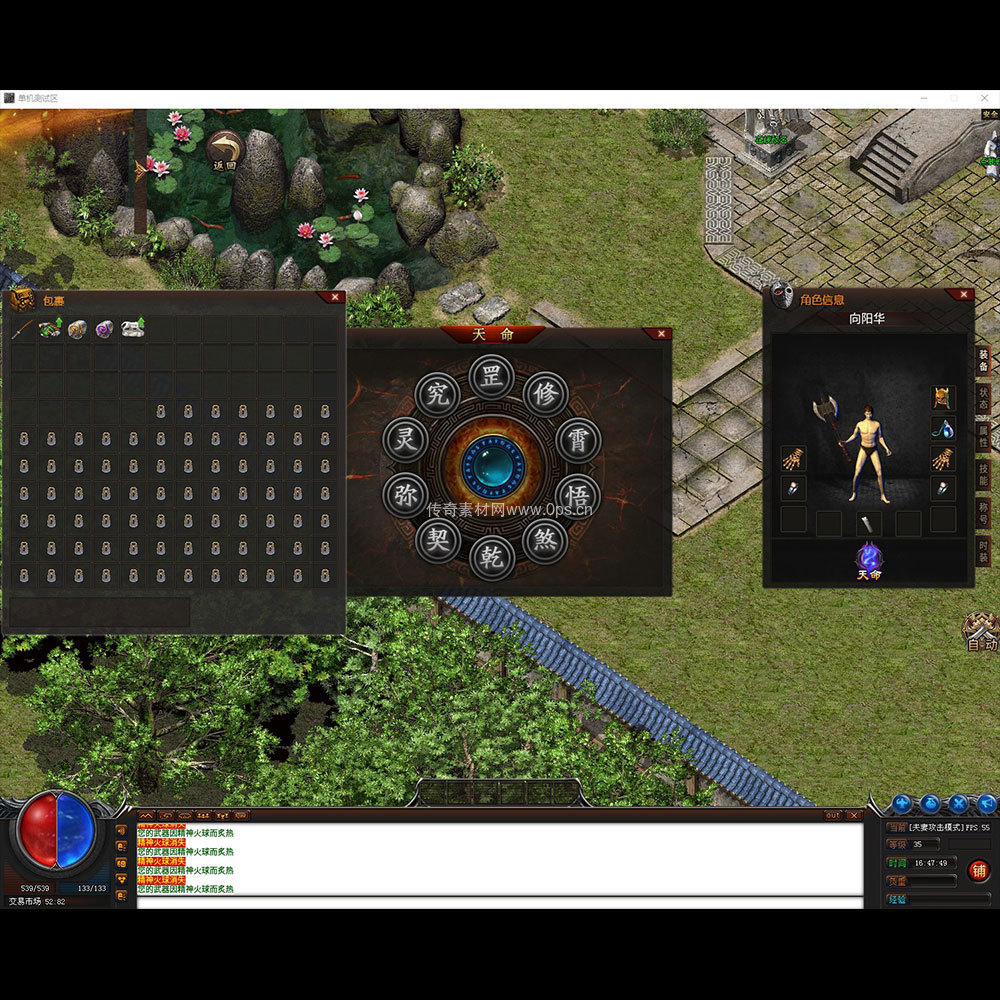Screen dimensions: 1000x1000
Task: Pick the 煞 destiny orb
Action: point(545,541)
